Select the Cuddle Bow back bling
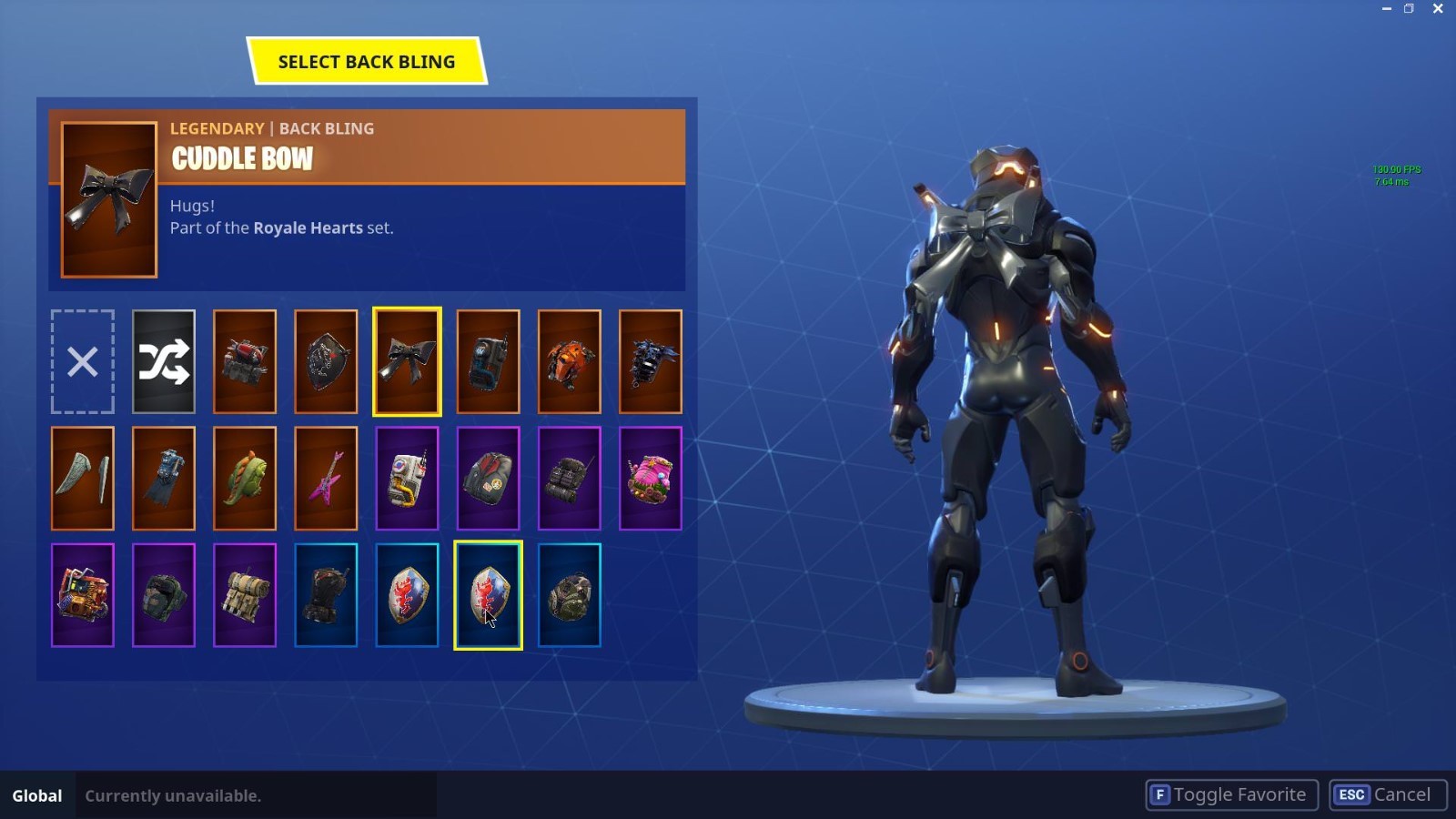The height and width of the screenshot is (819, 1456). (407, 361)
